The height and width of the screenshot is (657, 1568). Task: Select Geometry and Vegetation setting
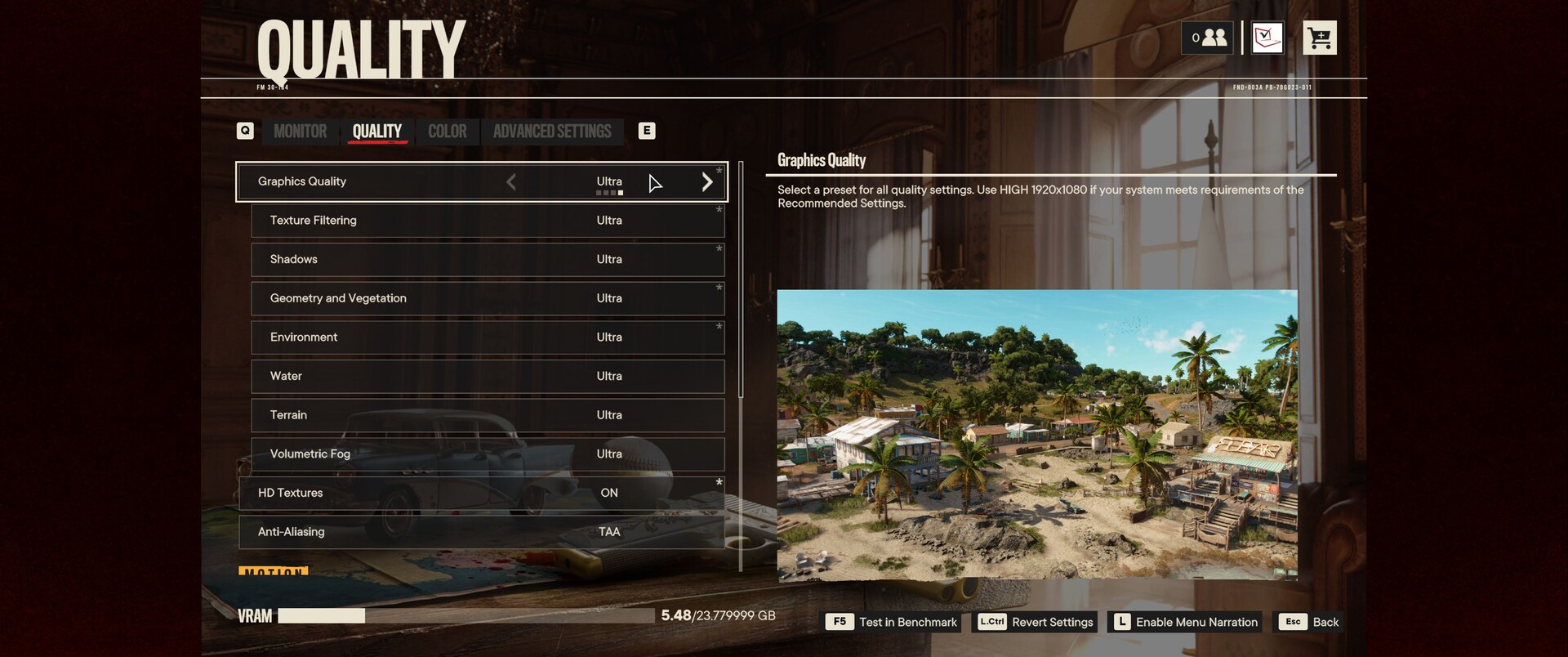coord(487,298)
